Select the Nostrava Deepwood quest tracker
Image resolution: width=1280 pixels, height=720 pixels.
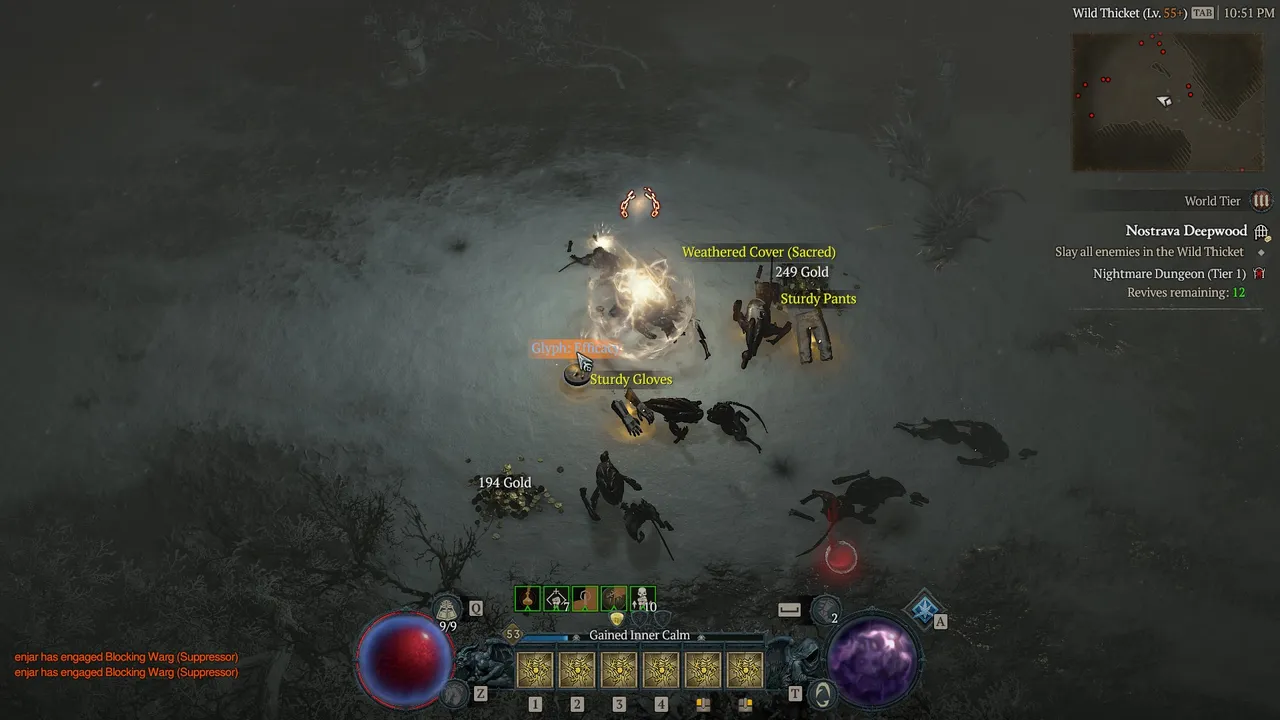tap(1186, 231)
